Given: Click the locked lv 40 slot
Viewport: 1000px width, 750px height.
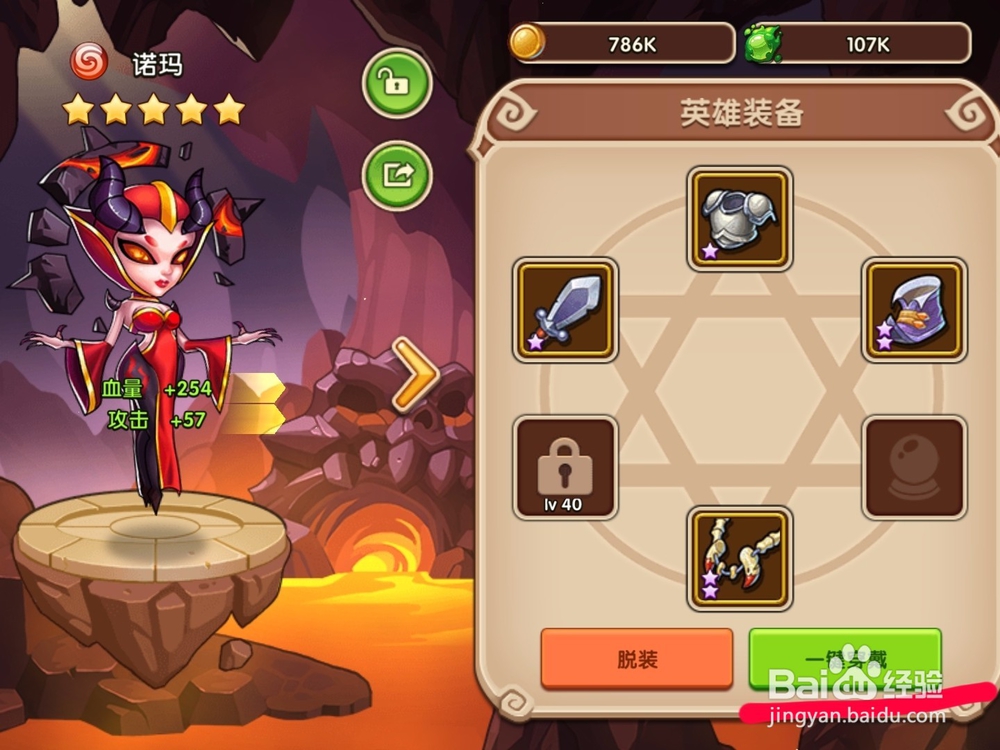Looking at the screenshot, I should pyautogui.click(x=565, y=468).
